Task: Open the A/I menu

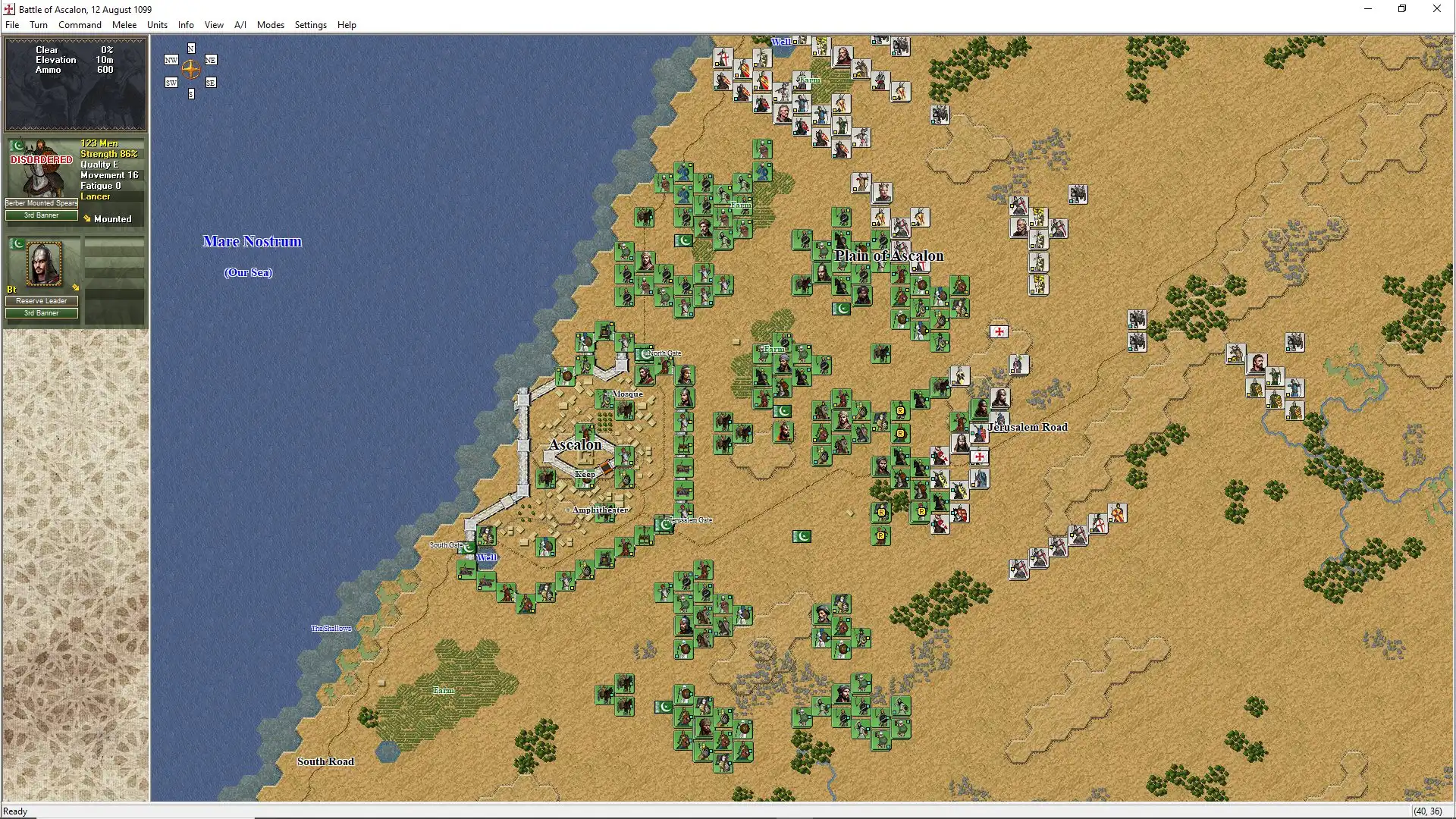Action: (x=240, y=24)
